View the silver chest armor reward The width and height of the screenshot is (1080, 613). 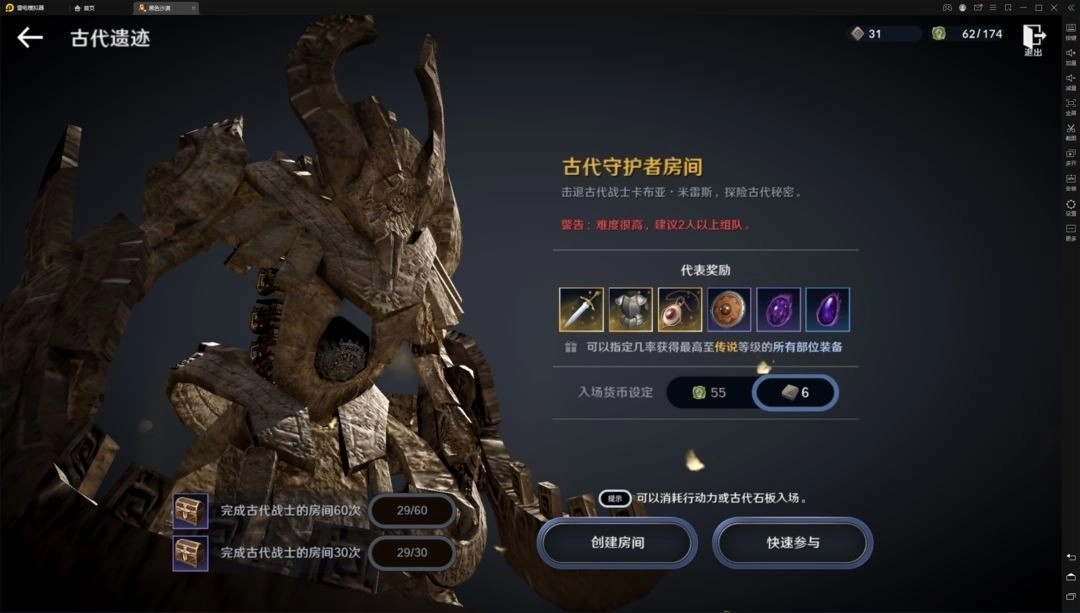coord(630,310)
